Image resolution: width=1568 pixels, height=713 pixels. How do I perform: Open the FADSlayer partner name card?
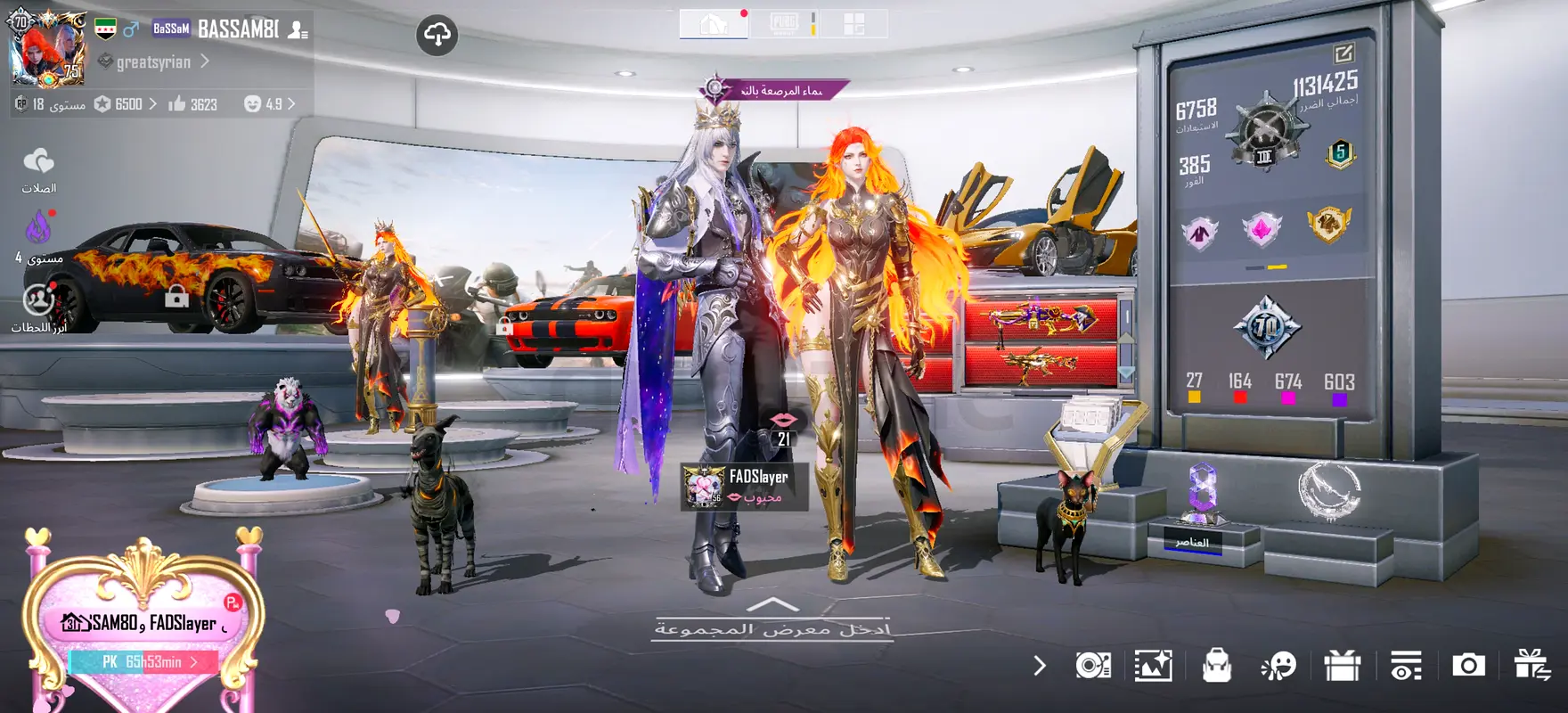tap(745, 487)
